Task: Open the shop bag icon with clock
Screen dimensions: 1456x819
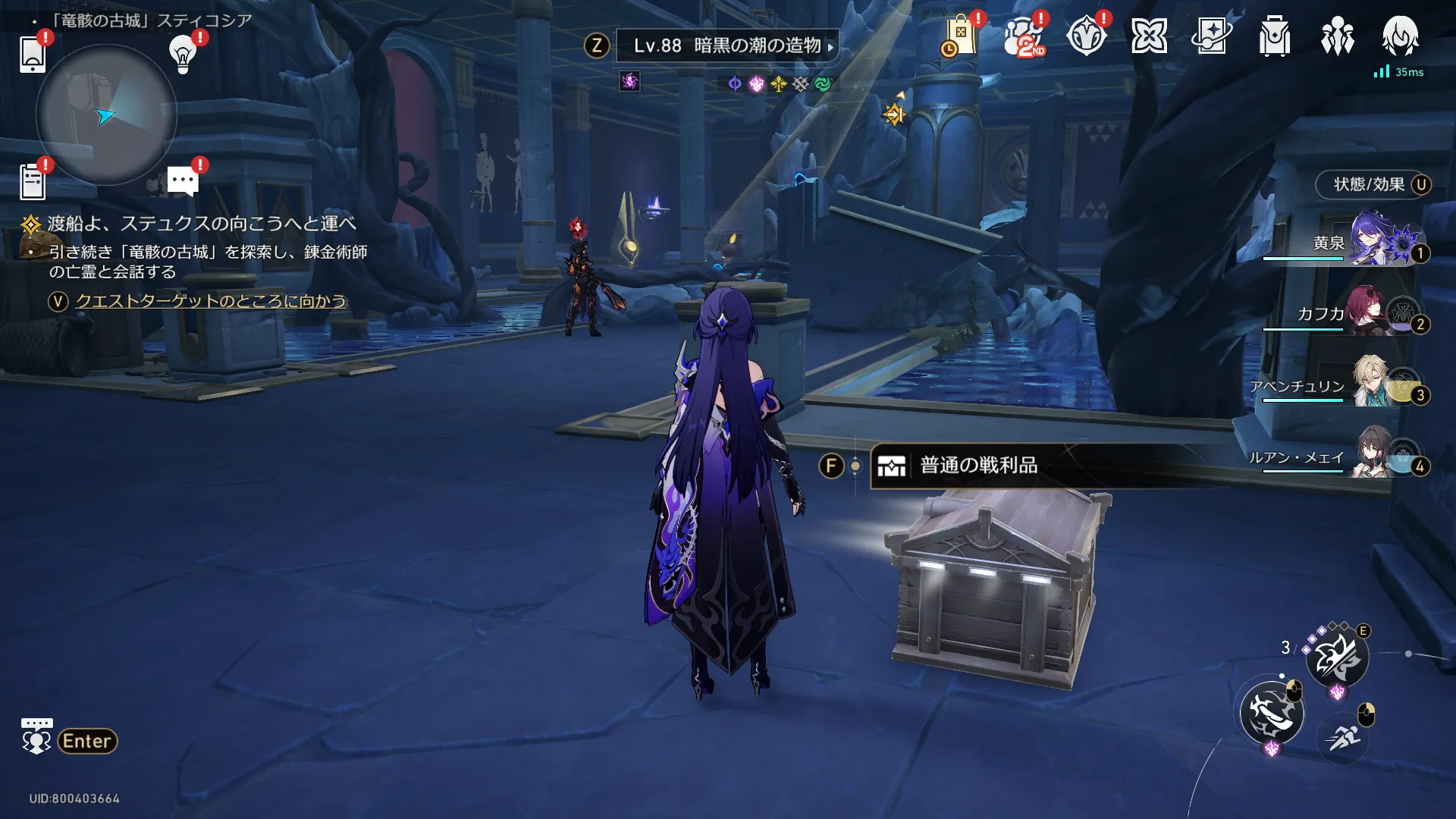Action: click(x=959, y=36)
